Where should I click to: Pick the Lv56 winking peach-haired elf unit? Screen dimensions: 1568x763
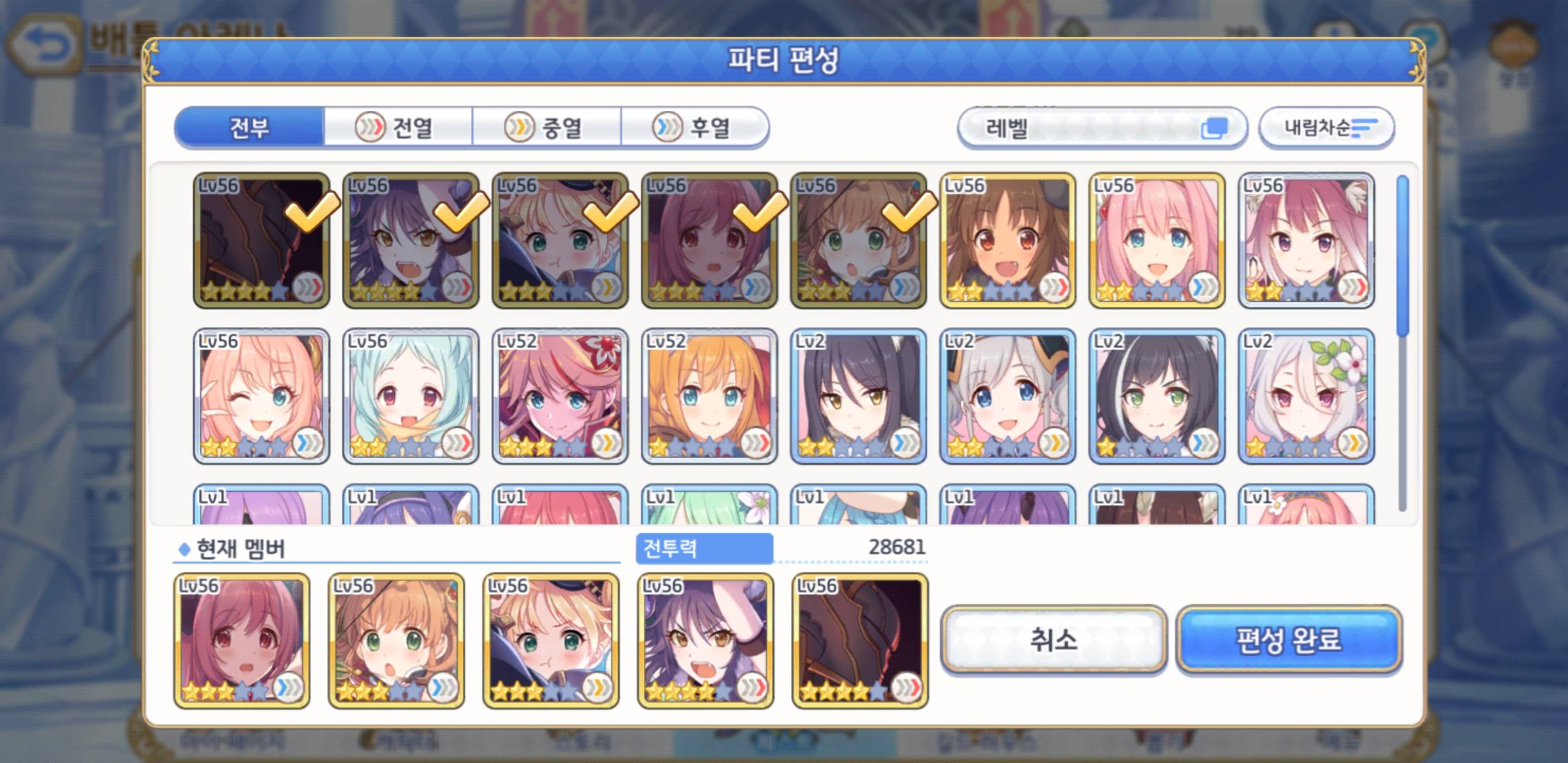[262, 396]
